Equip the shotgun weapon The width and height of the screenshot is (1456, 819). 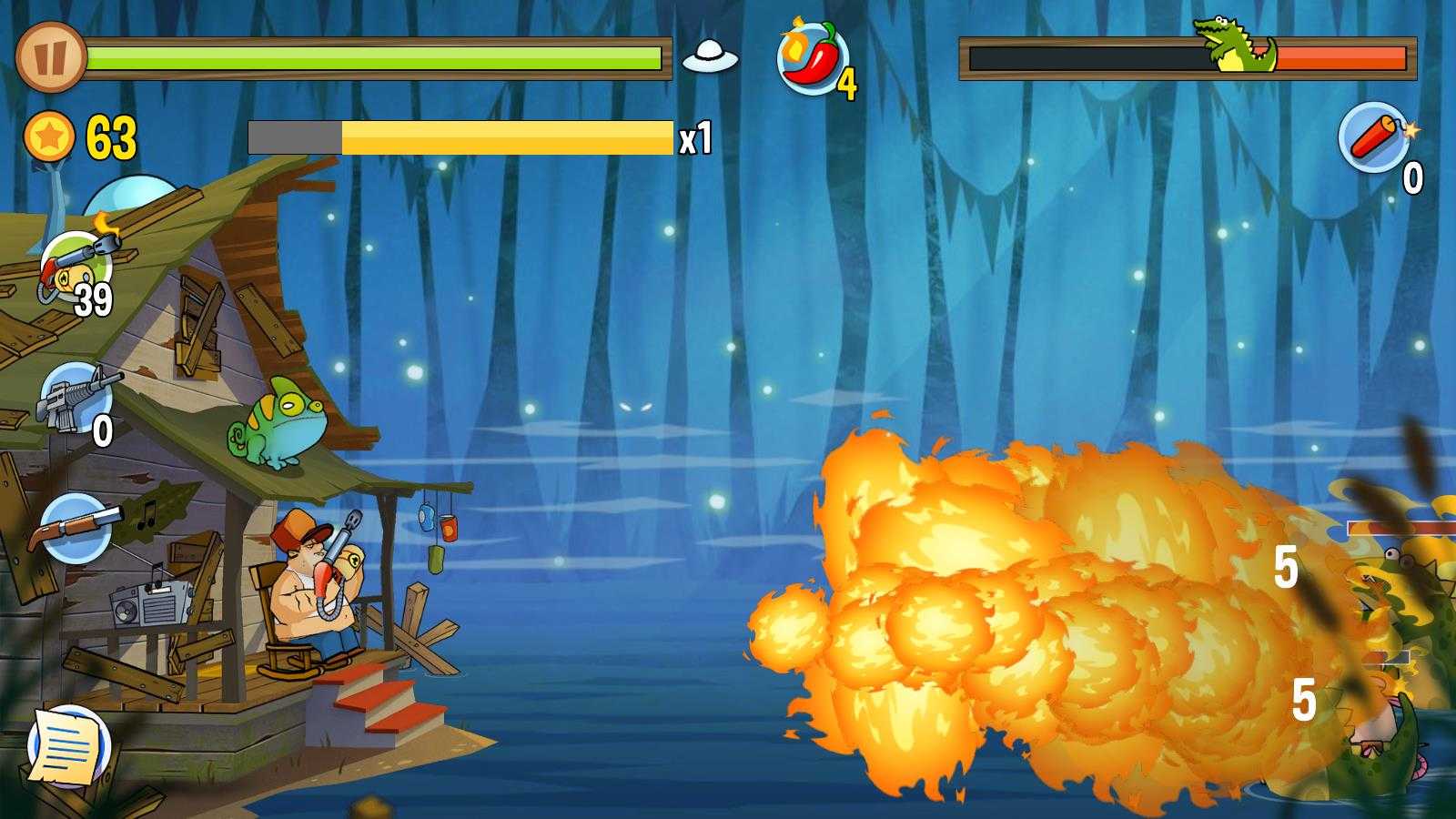click(x=74, y=528)
